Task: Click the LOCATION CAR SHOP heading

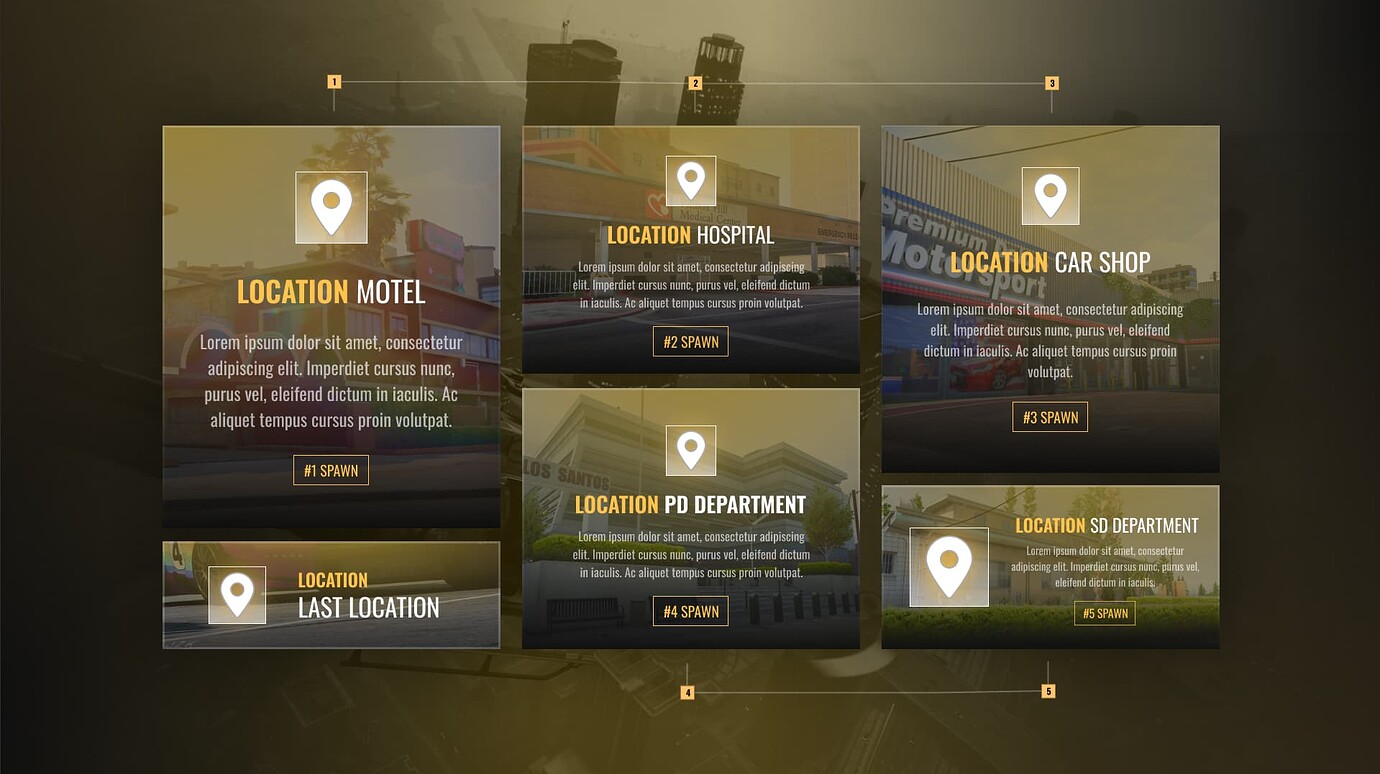Action: pyautogui.click(x=1050, y=262)
